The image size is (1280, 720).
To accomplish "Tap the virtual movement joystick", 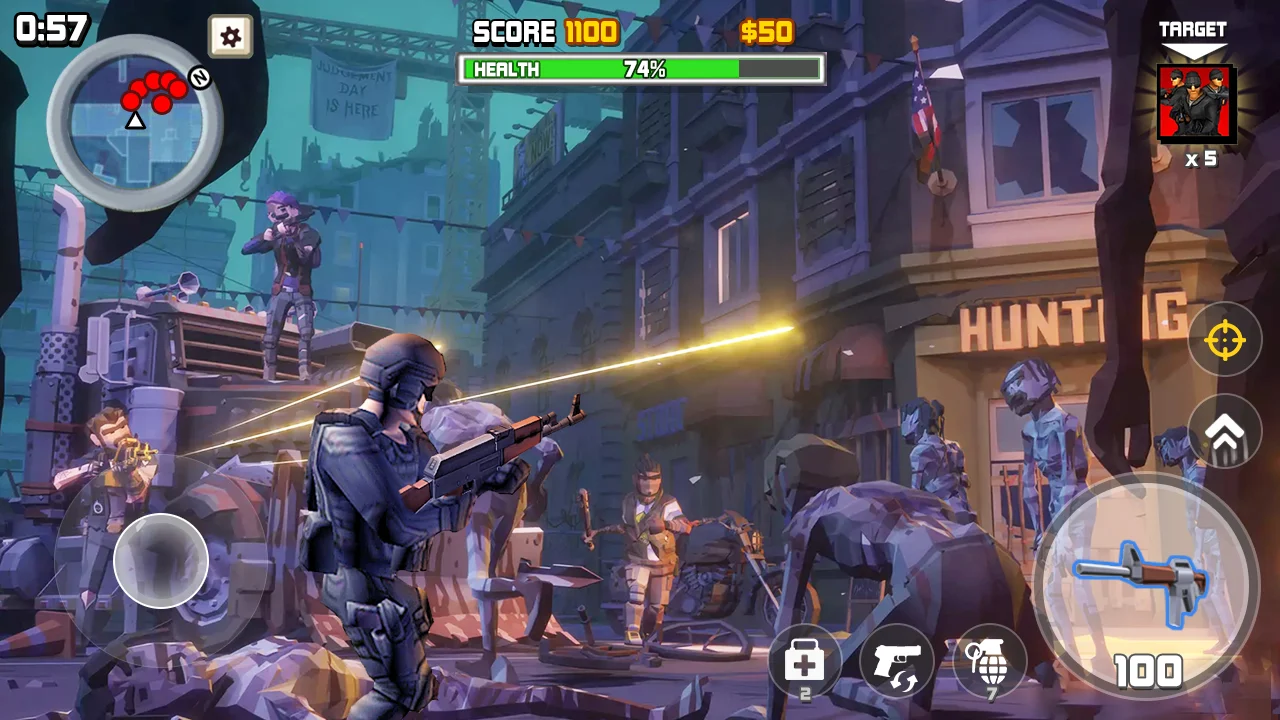I will [x=161, y=561].
